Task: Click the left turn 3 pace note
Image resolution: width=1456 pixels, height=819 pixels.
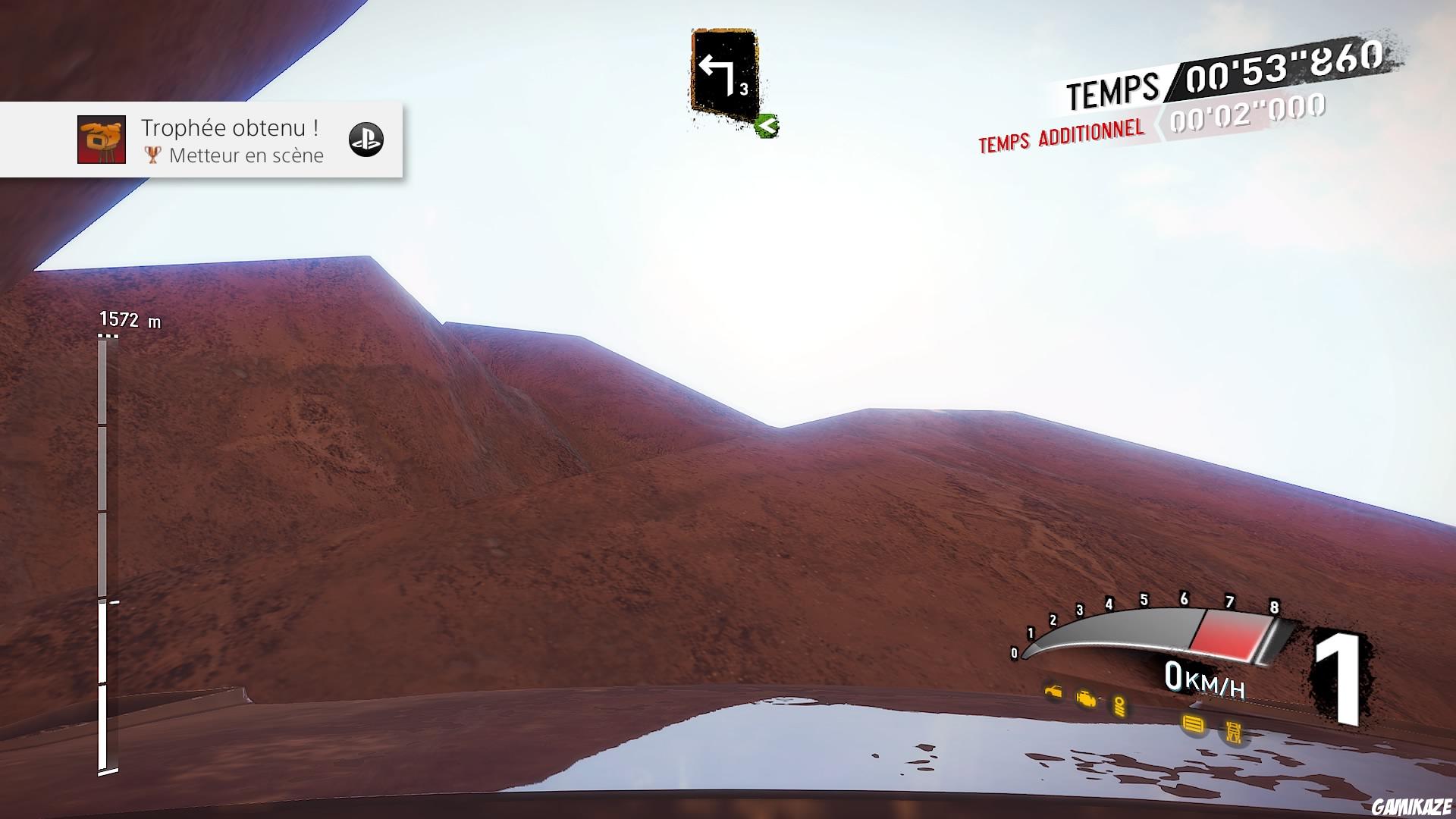Action: (724, 75)
